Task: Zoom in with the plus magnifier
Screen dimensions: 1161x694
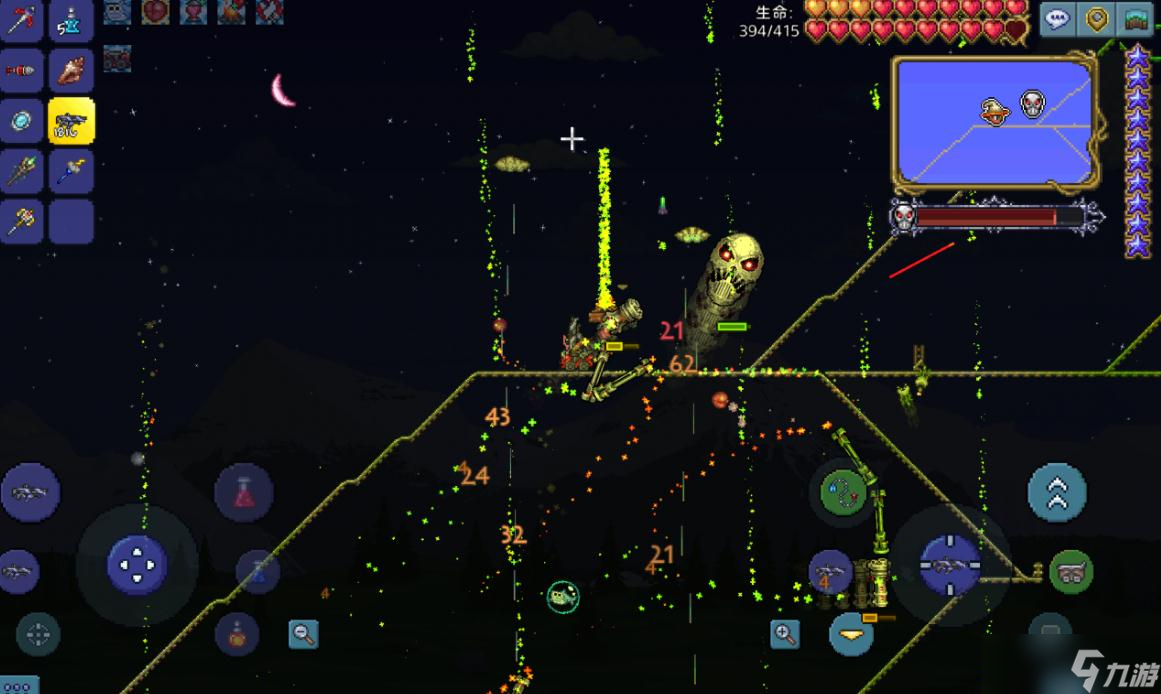Action: pyautogui.click(x=785, y=632)
